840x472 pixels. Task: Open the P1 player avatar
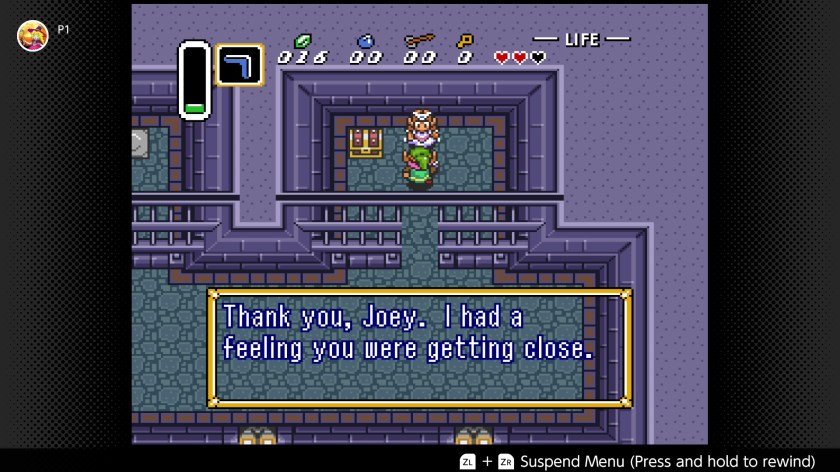point(33,35)
